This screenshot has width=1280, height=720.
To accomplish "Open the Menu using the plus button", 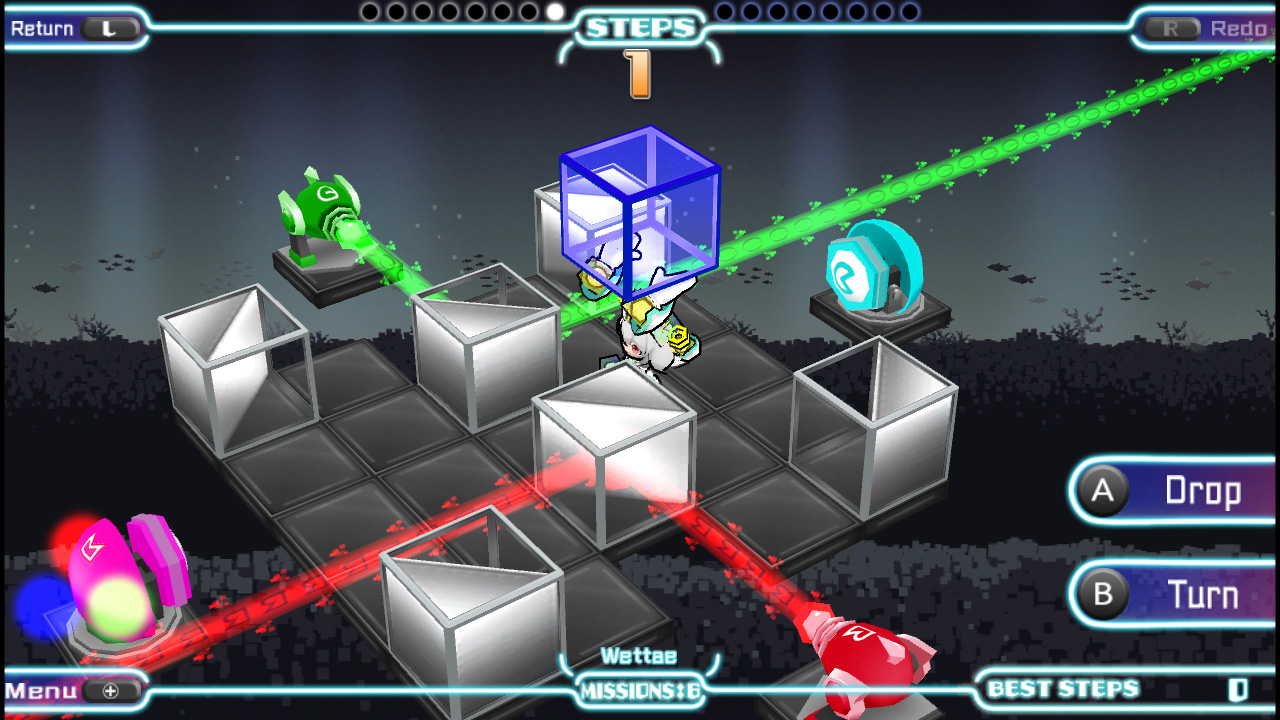I will coord(111,690).
